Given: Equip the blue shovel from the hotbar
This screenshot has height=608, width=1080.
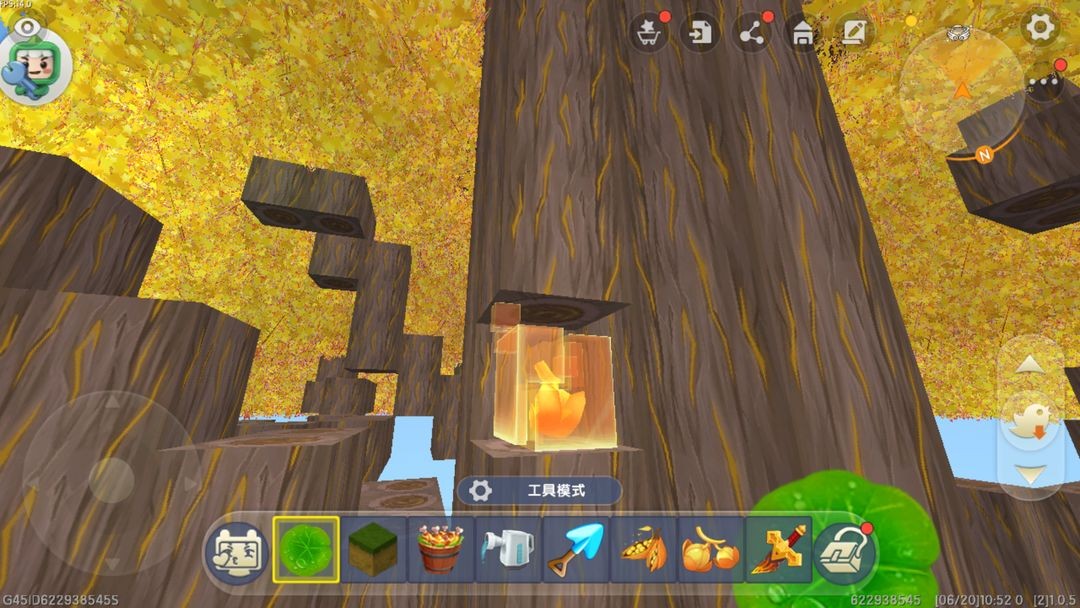Looking at the screenshot, I should [576, 550].
